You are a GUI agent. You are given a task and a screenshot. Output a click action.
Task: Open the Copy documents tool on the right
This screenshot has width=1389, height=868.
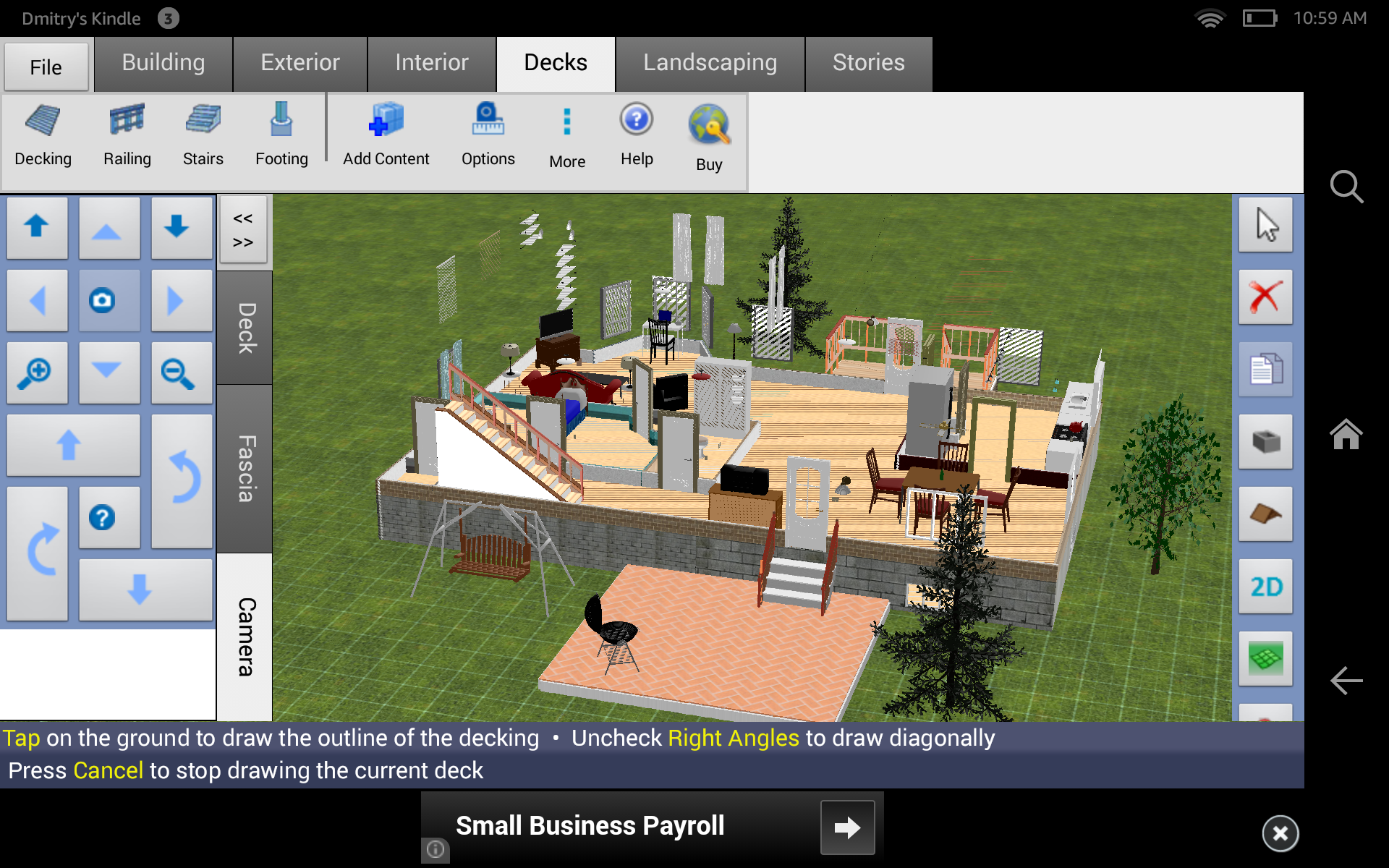[1265, 370]
